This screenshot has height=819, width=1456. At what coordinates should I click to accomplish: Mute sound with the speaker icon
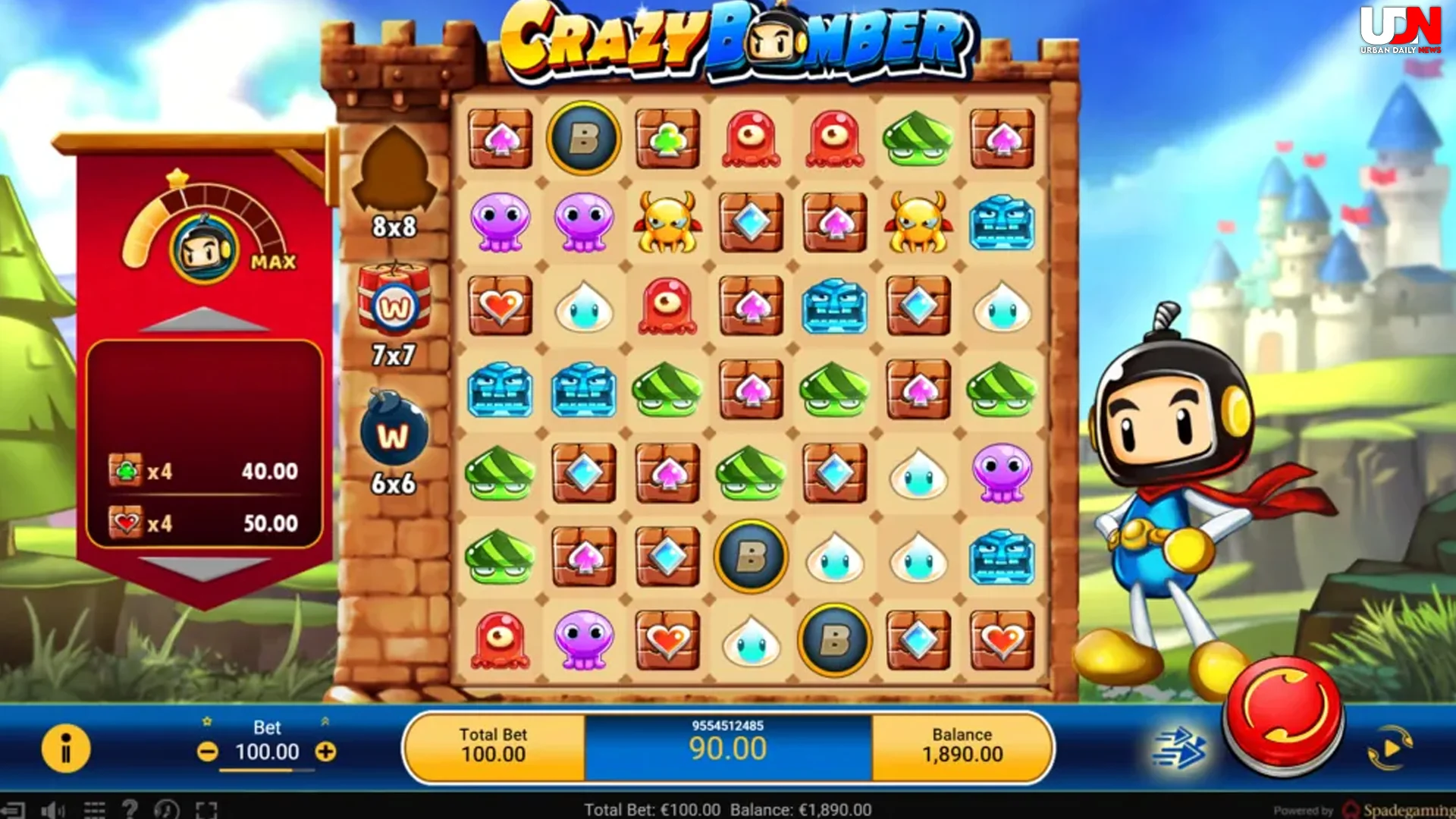tap(52, 809)
